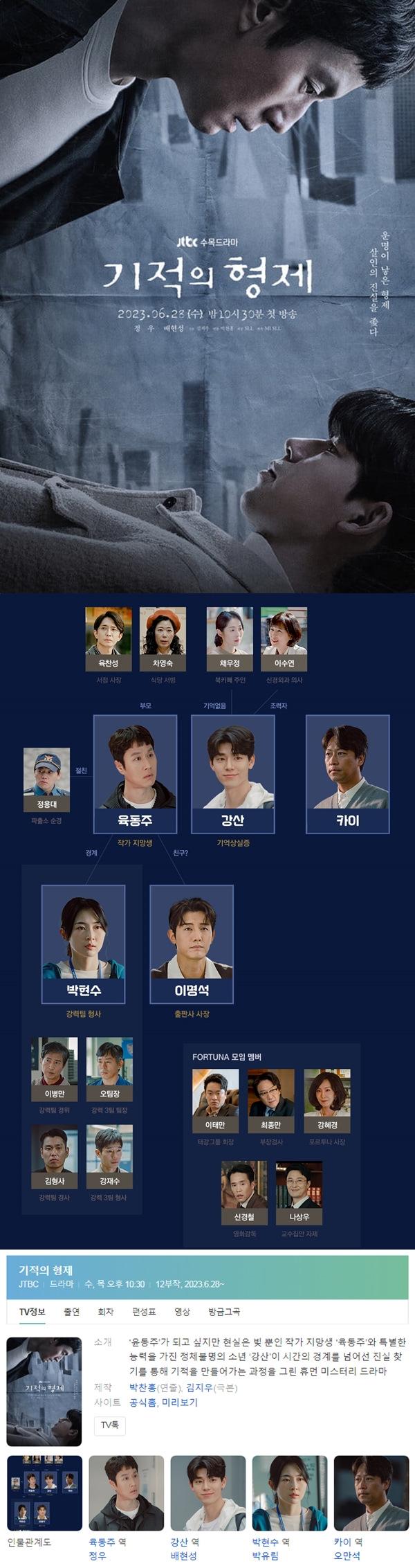This screenshot has height=1568, width=415.
Task: Click the TV톡 button
Action: click(x=110, y=1425)
